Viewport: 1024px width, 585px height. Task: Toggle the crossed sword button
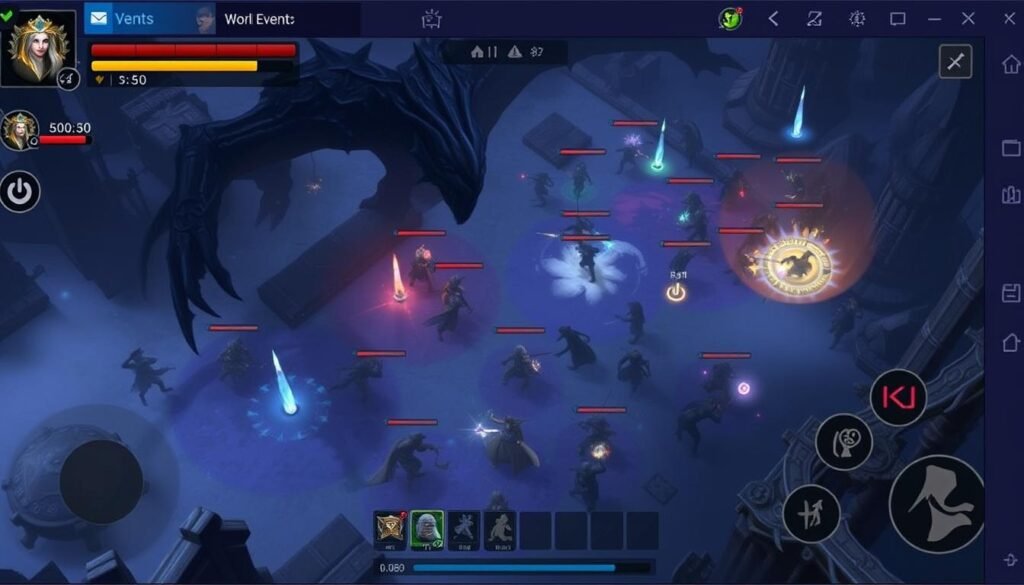tap(955, 62)
